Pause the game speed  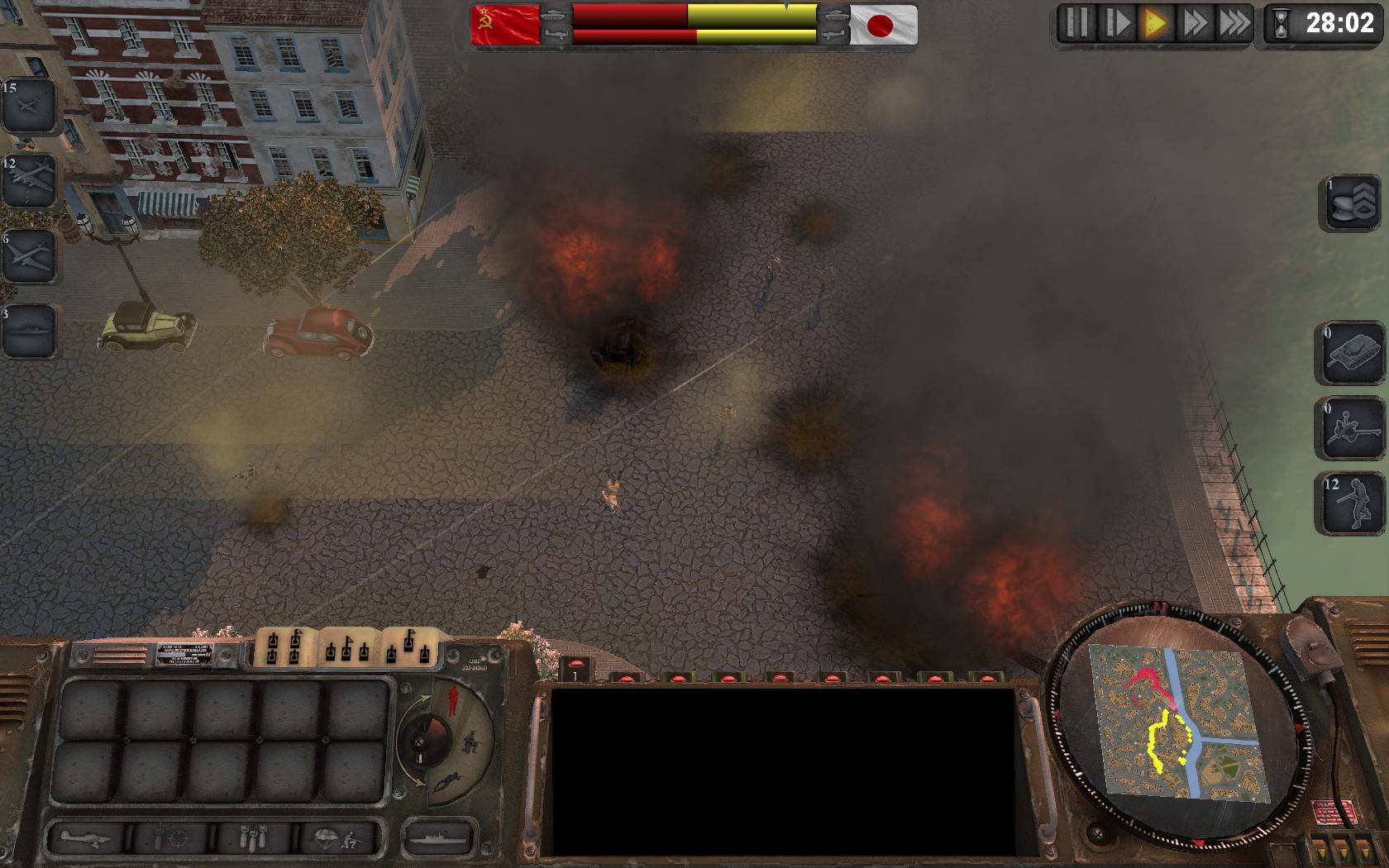tap(1077, 23)
